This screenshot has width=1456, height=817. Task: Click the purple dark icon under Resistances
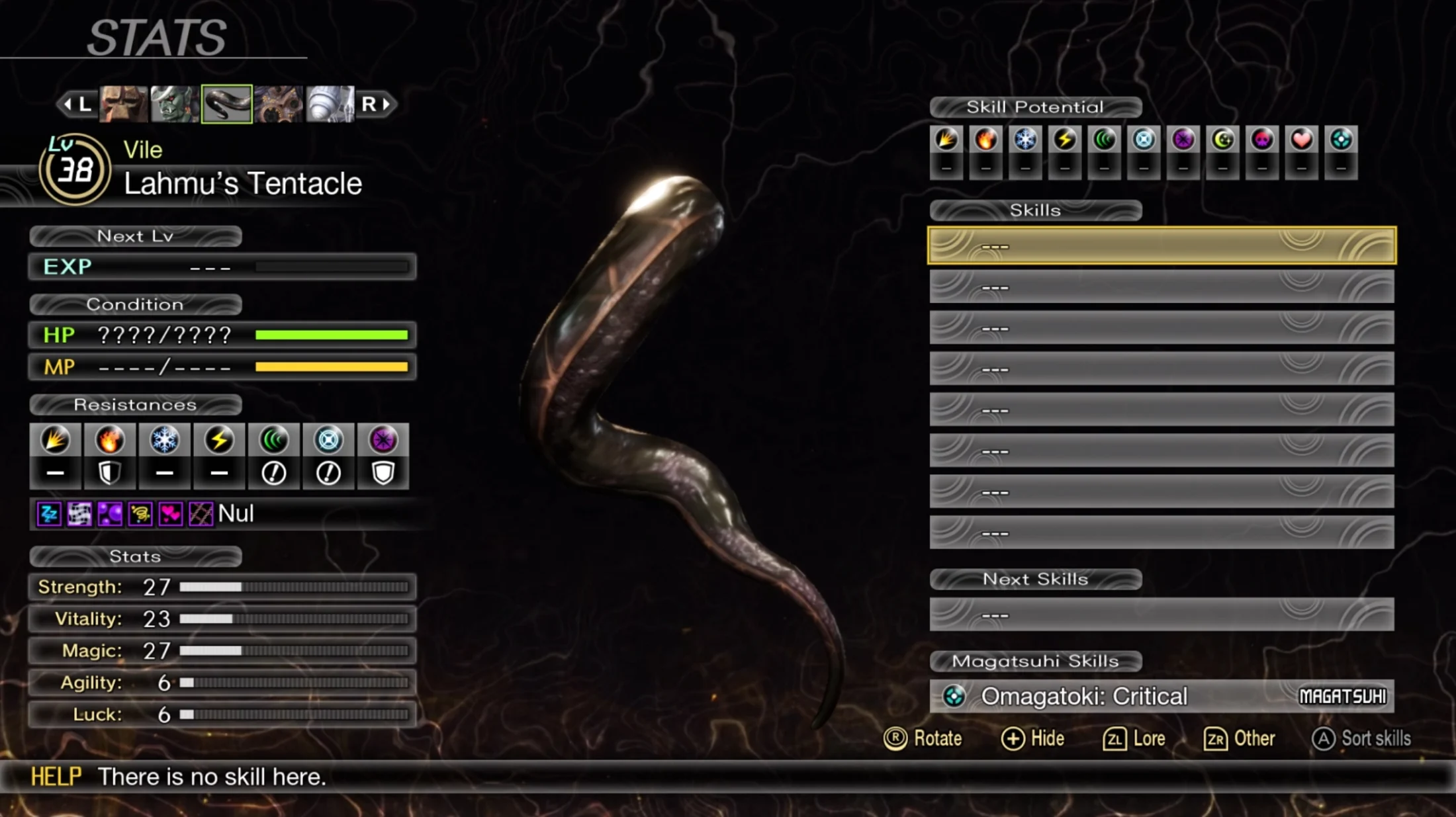pos(383,441)
